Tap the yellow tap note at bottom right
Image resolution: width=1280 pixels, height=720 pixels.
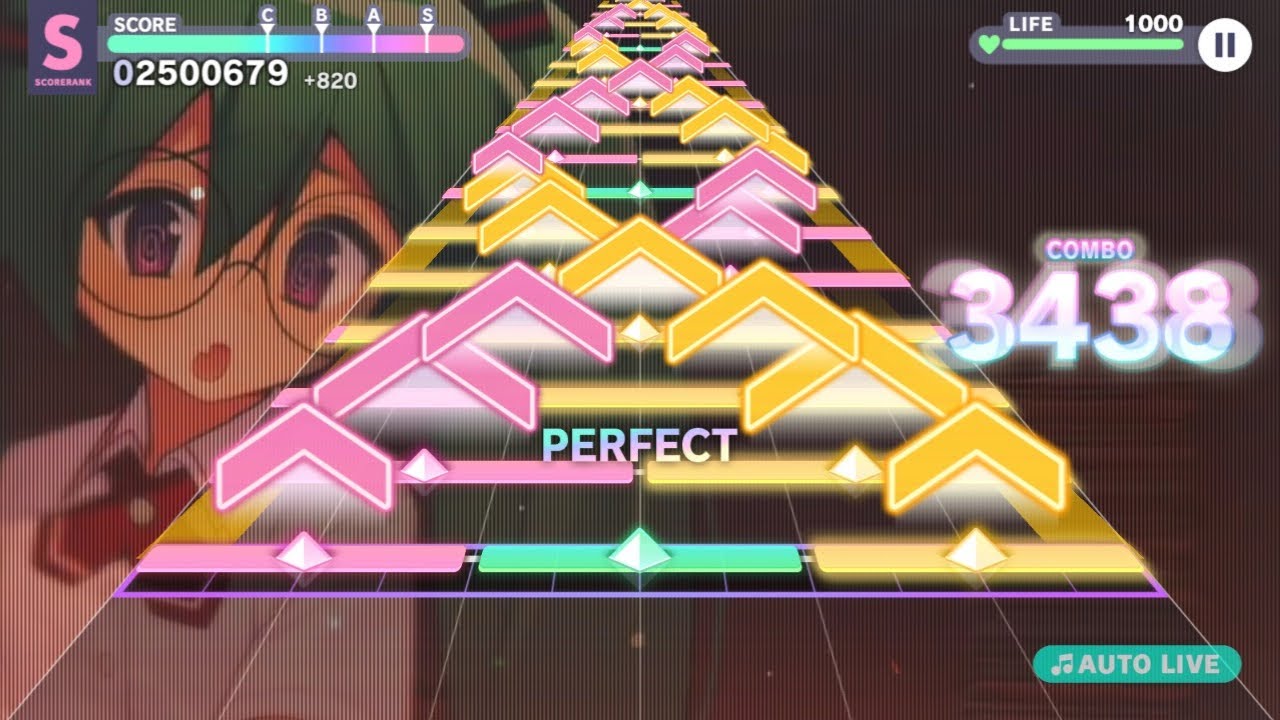(975, 549)
